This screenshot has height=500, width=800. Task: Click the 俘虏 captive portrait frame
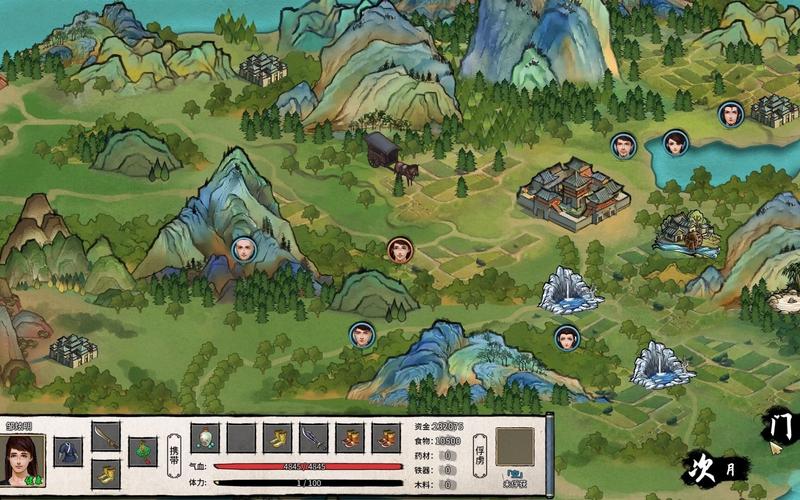[x=515, y=446]
